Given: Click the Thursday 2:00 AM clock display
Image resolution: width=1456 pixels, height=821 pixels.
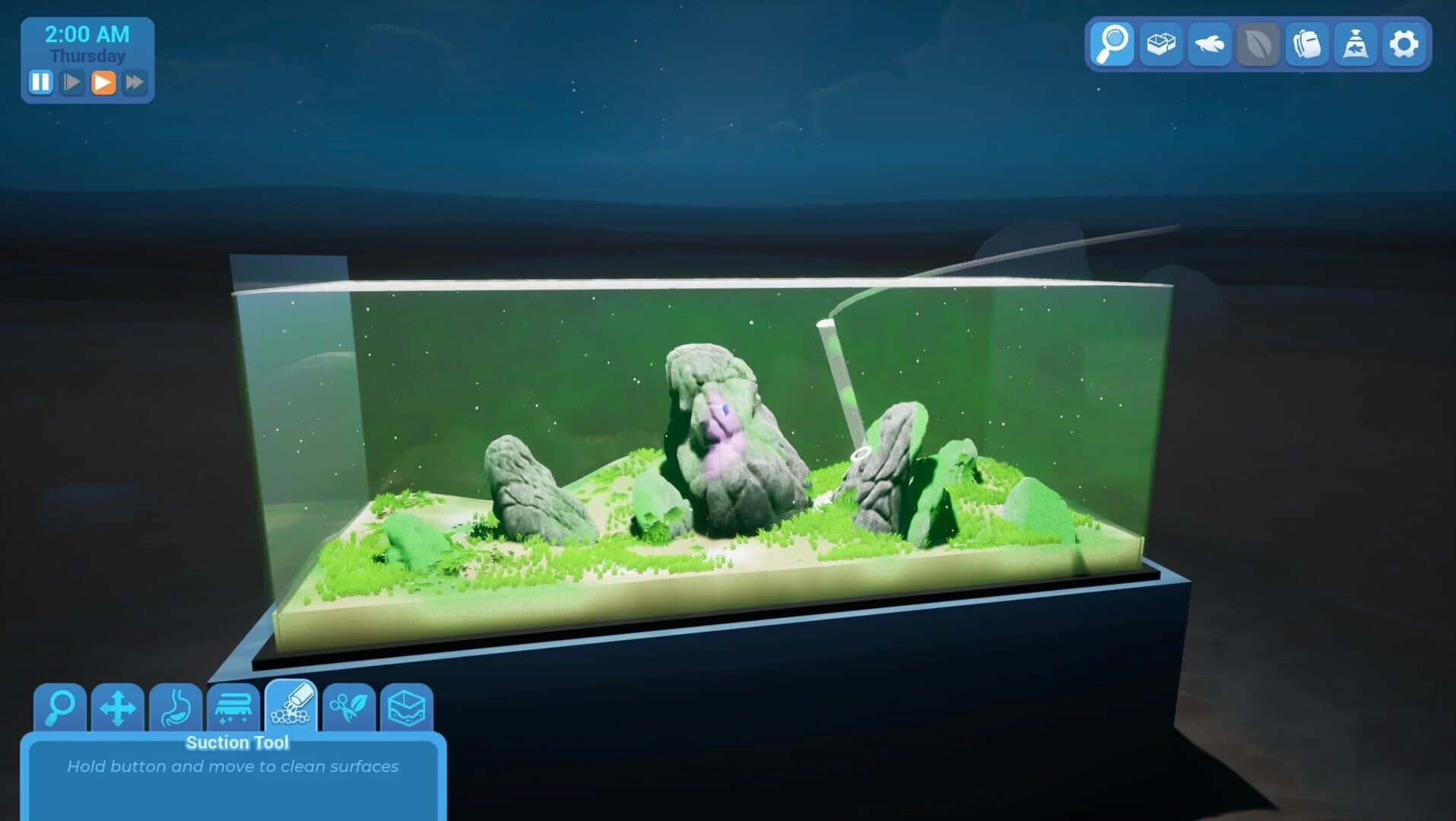Looking at the screenshot, I should (x=86, y=43).
